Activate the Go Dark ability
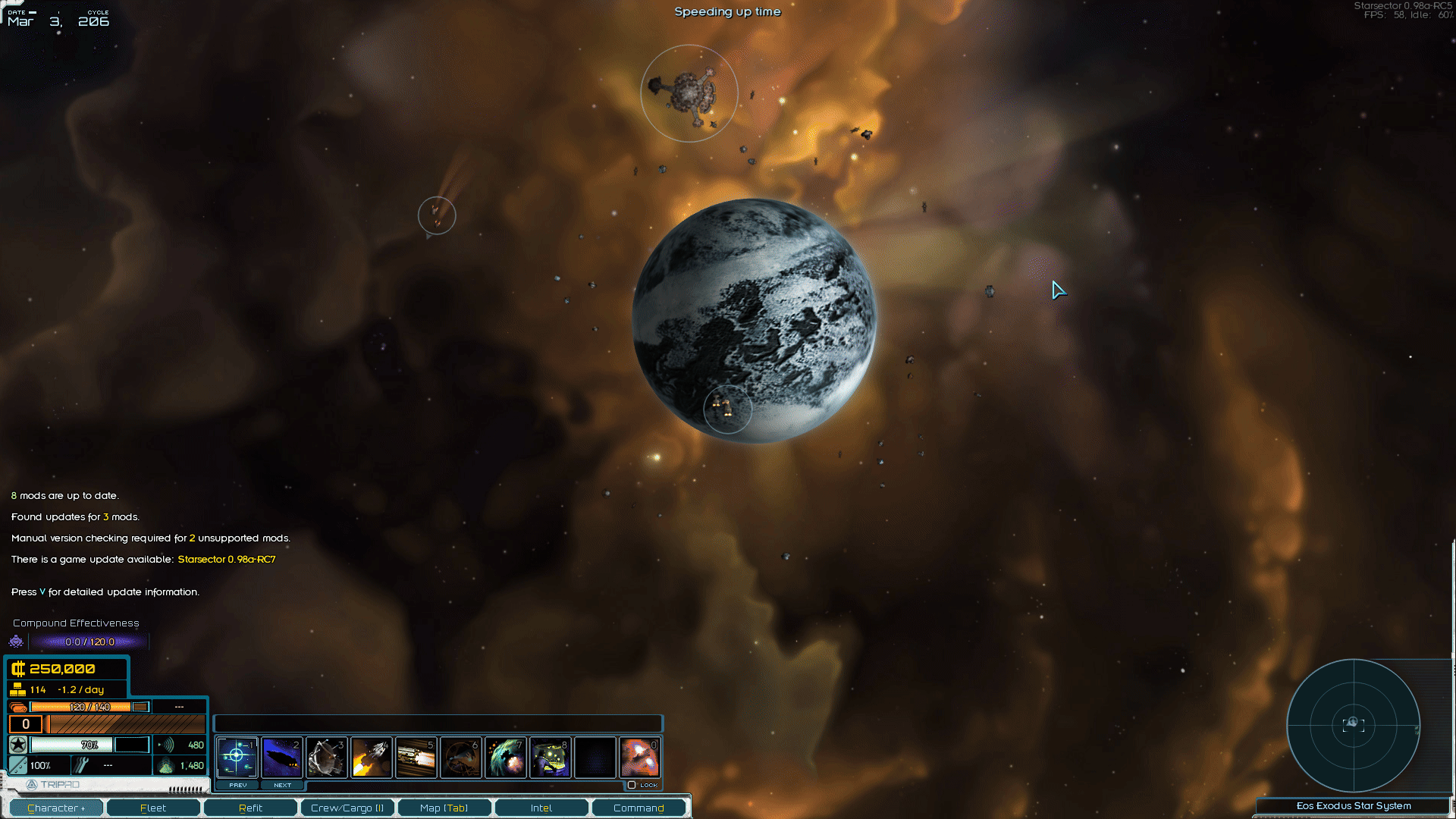The width and height of the screenshot is (1456, 819). click(282, 757)
